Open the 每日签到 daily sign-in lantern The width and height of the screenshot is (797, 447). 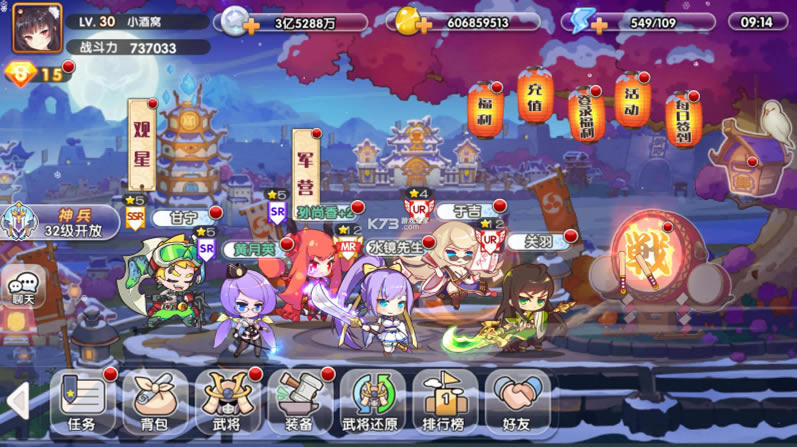tap(683, 118)
